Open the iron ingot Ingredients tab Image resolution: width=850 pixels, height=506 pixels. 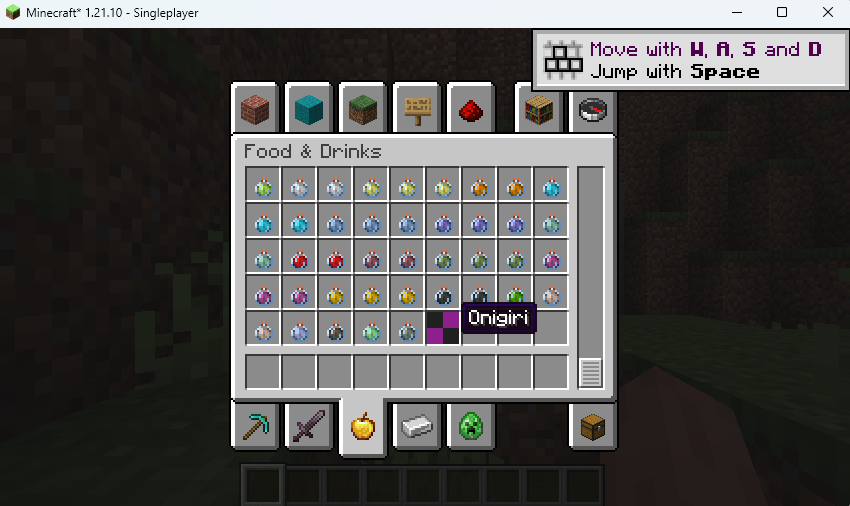pos(417,428)
